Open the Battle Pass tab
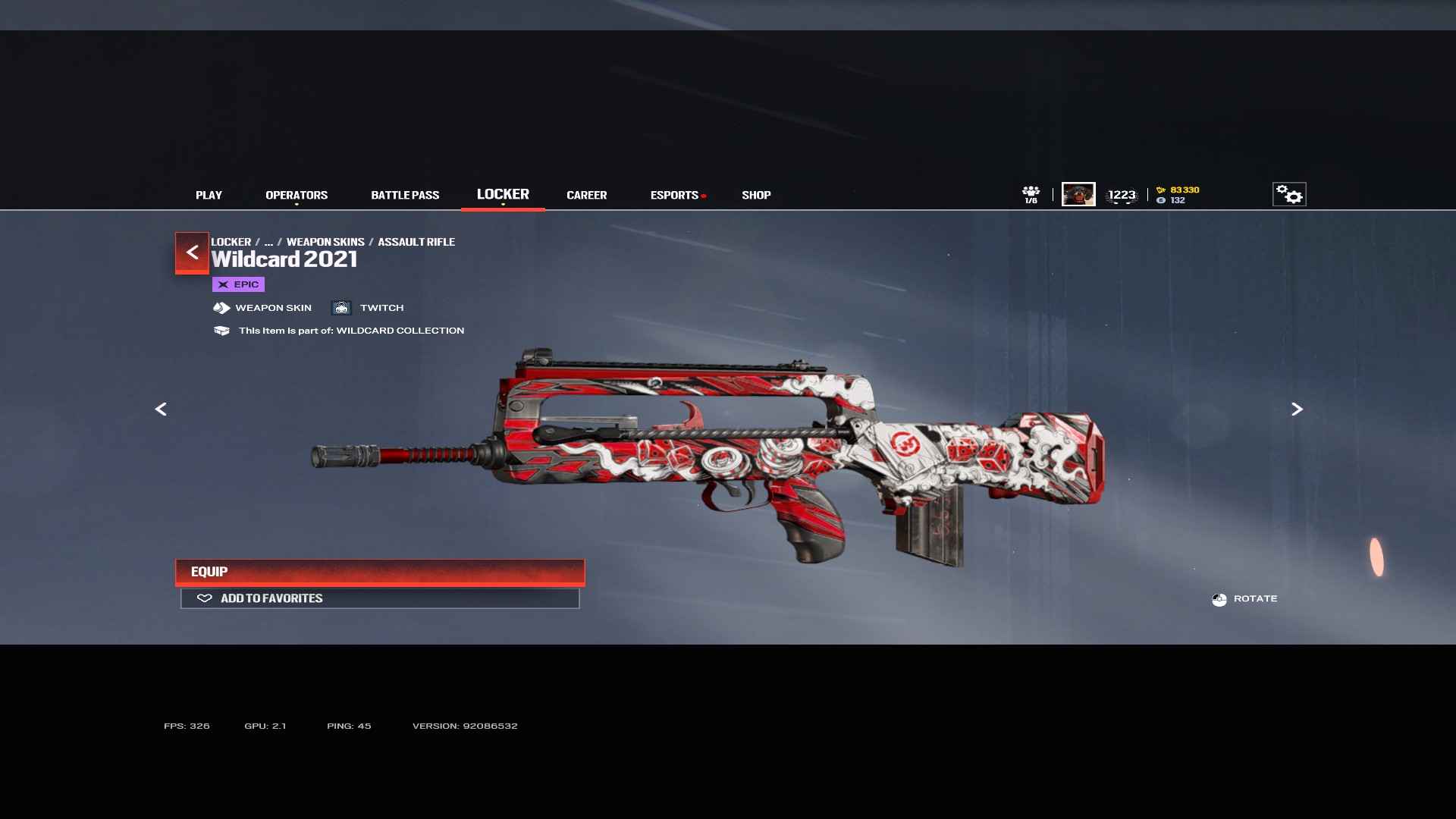The height and width of the screenshot is (819, 1456). [405, 195]
